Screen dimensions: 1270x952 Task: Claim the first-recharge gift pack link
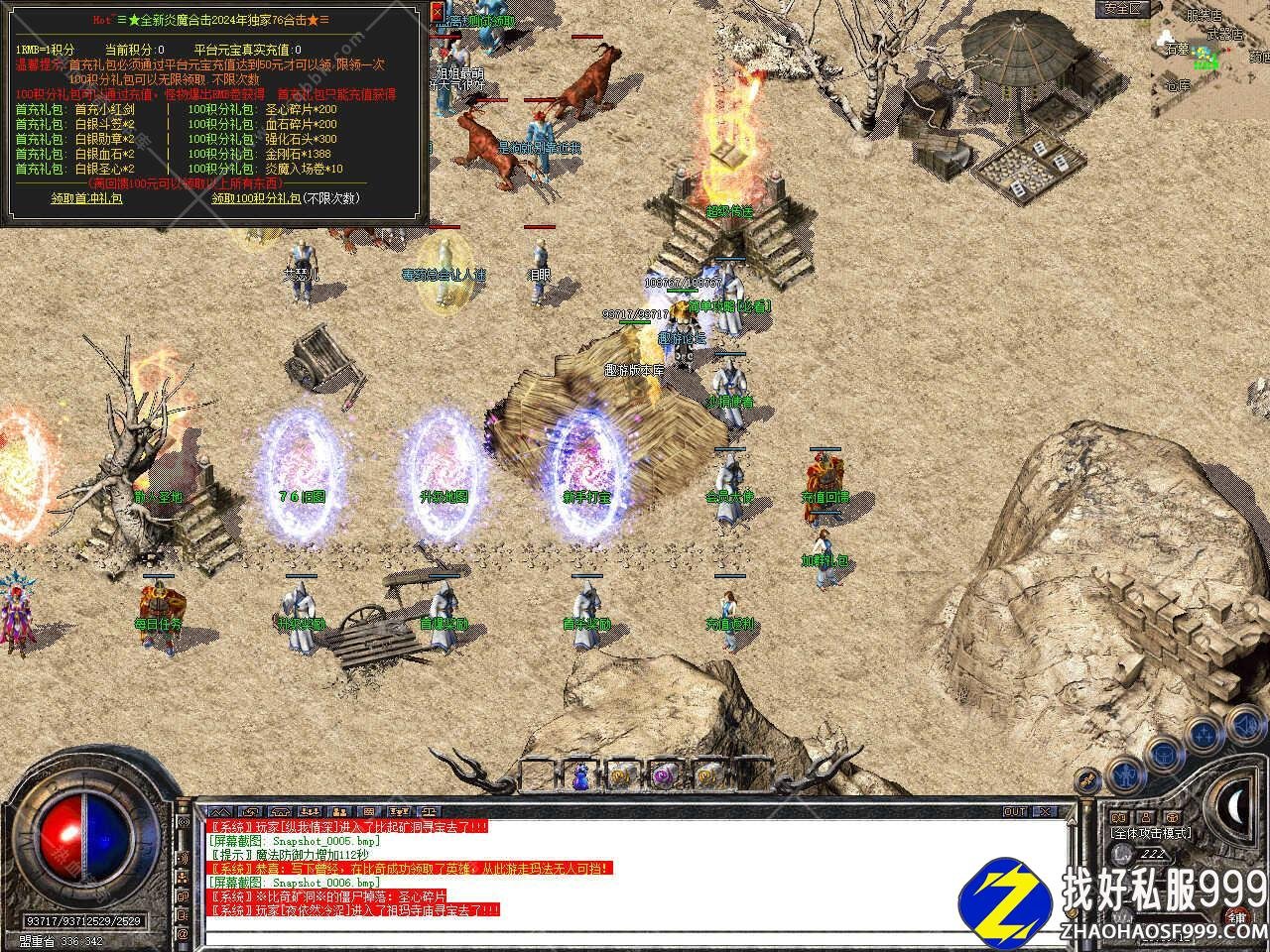tap(87, 198)
